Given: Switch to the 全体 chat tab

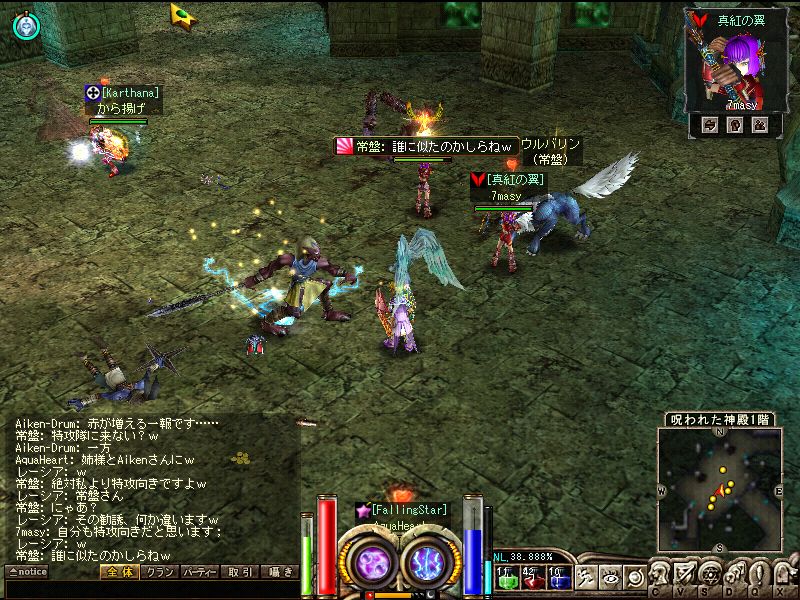Looking at the screenshot, I should coord(119,572).
